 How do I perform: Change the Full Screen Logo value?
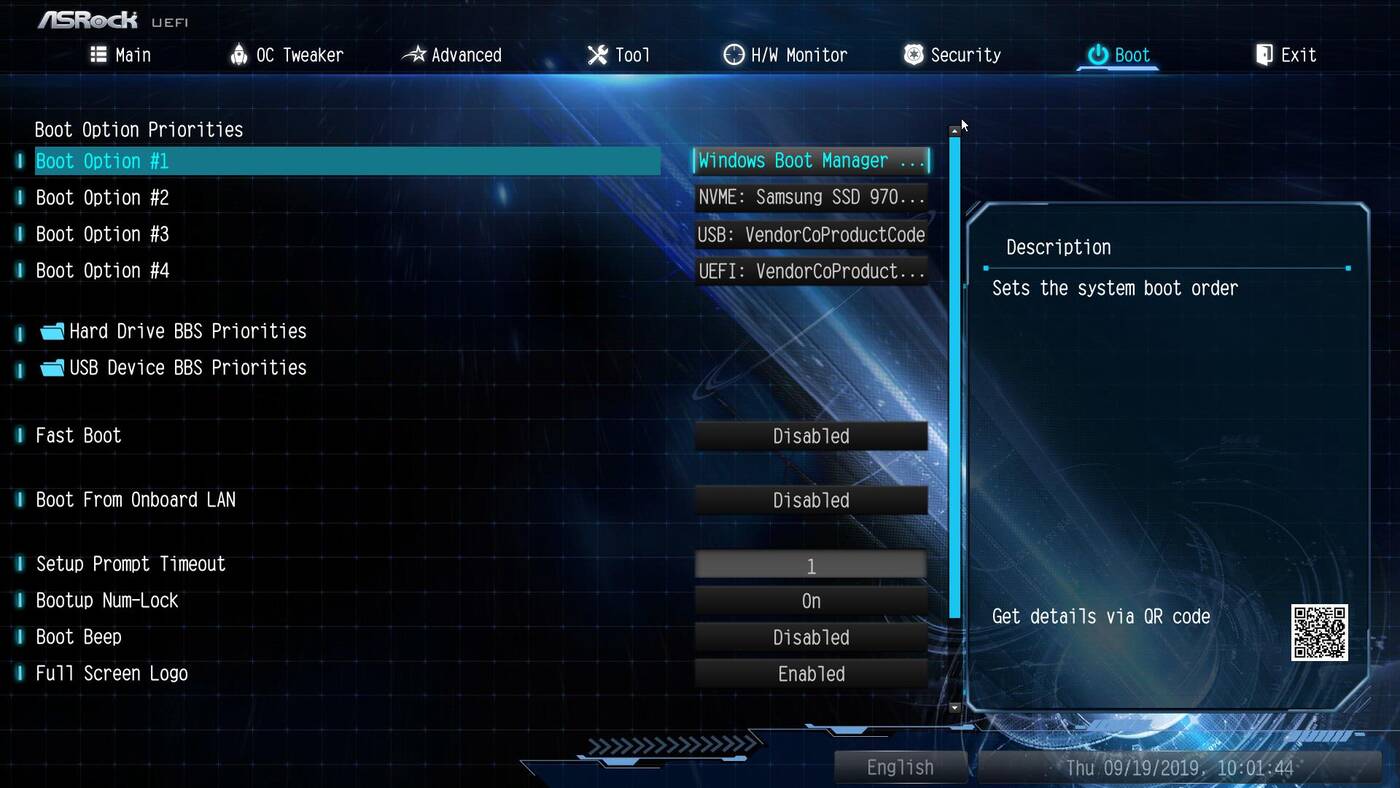click(811, 674)
